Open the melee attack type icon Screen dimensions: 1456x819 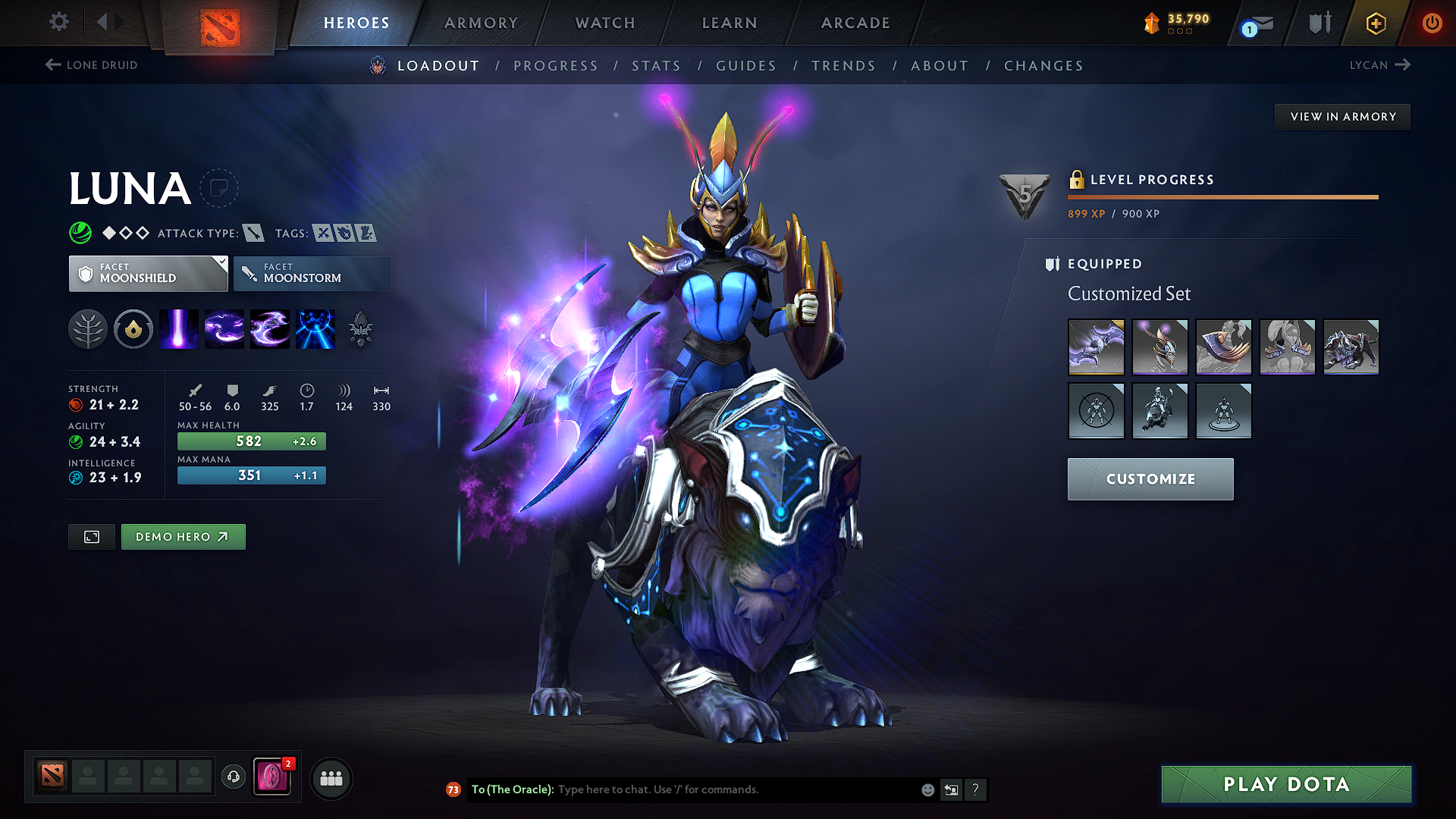[253, 233]
